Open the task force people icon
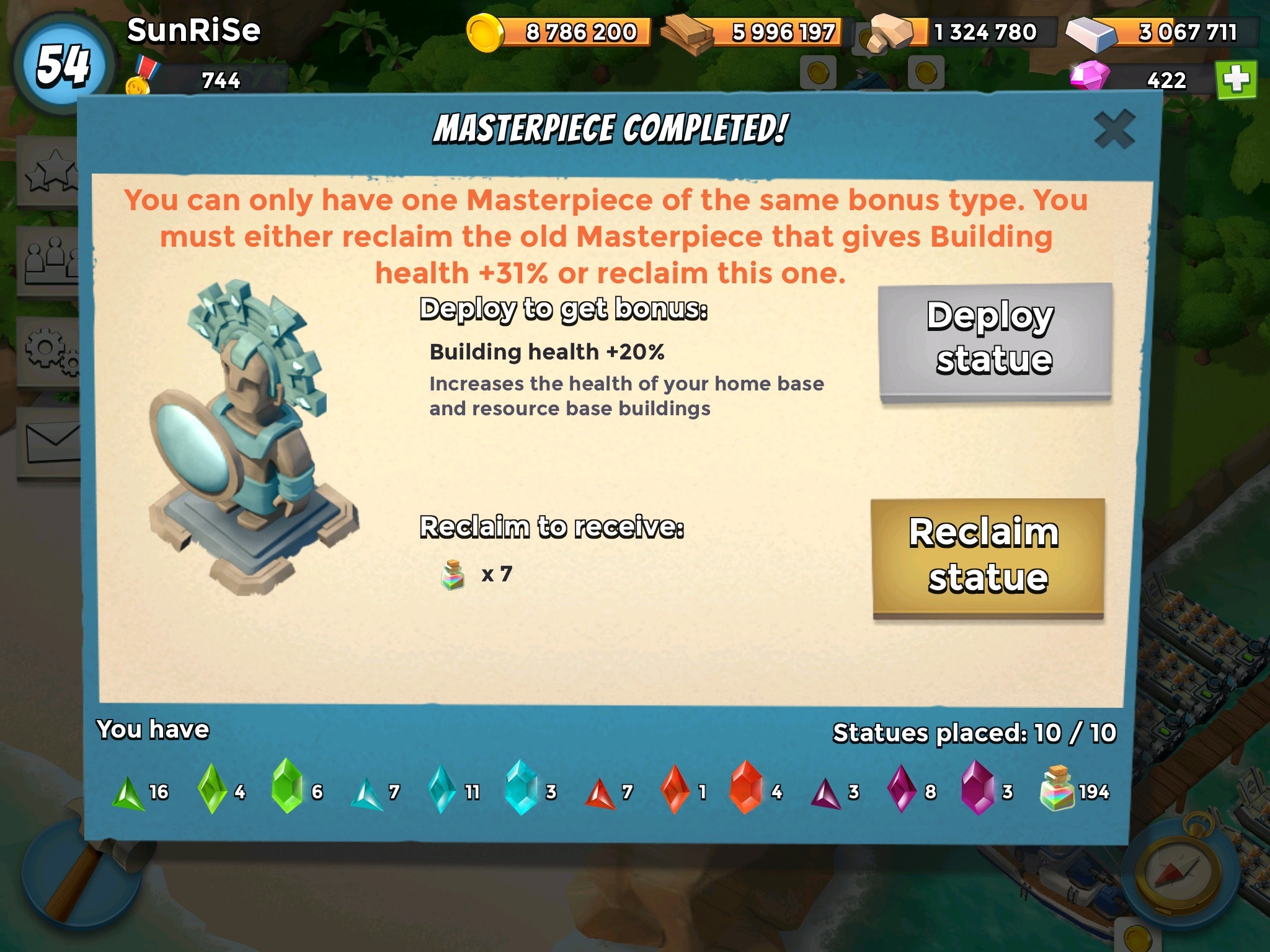Screen dimensions: 1270x952 click(x=50, y=260)
